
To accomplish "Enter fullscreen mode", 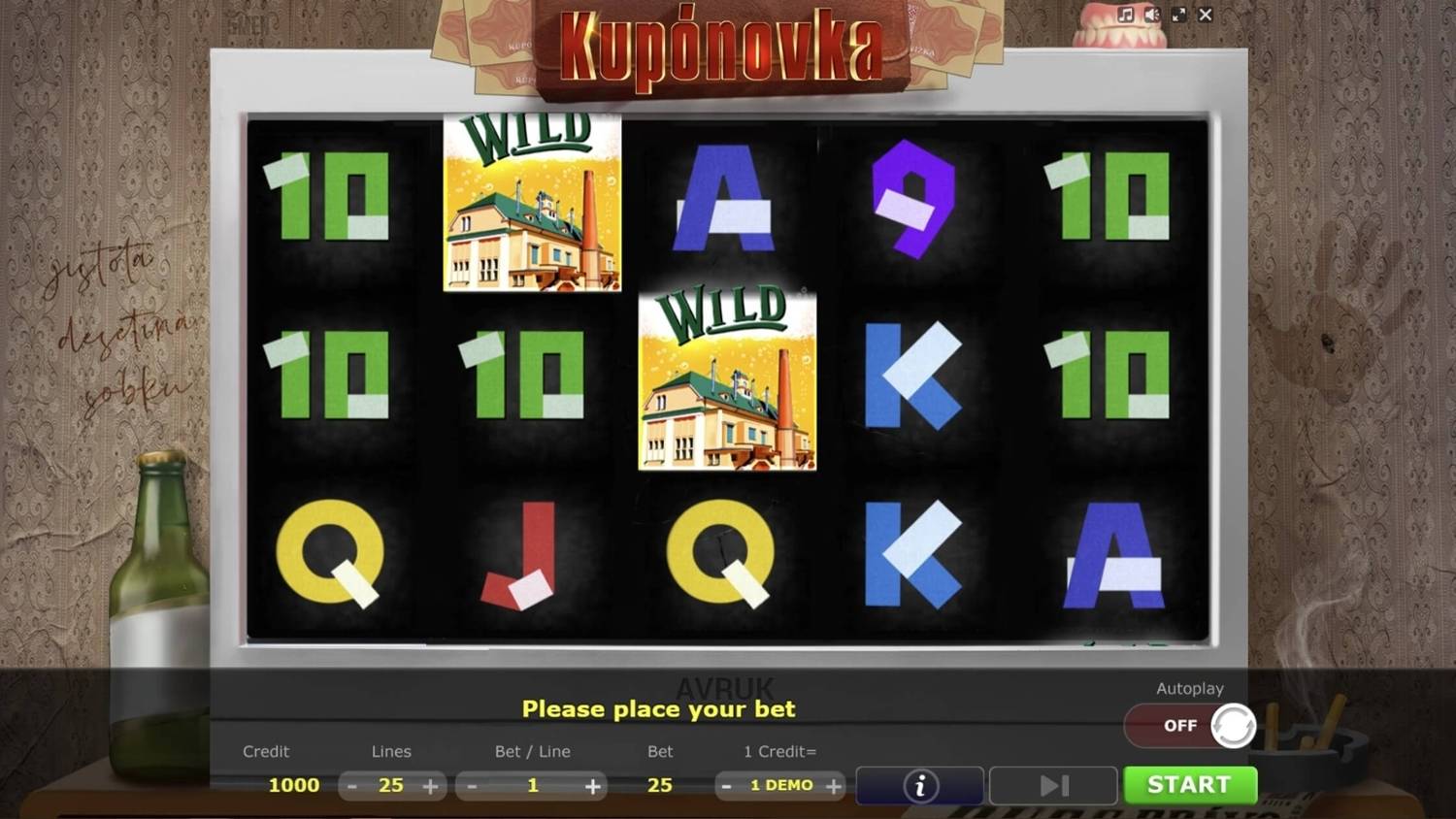I will click(x=1178, y=15).
